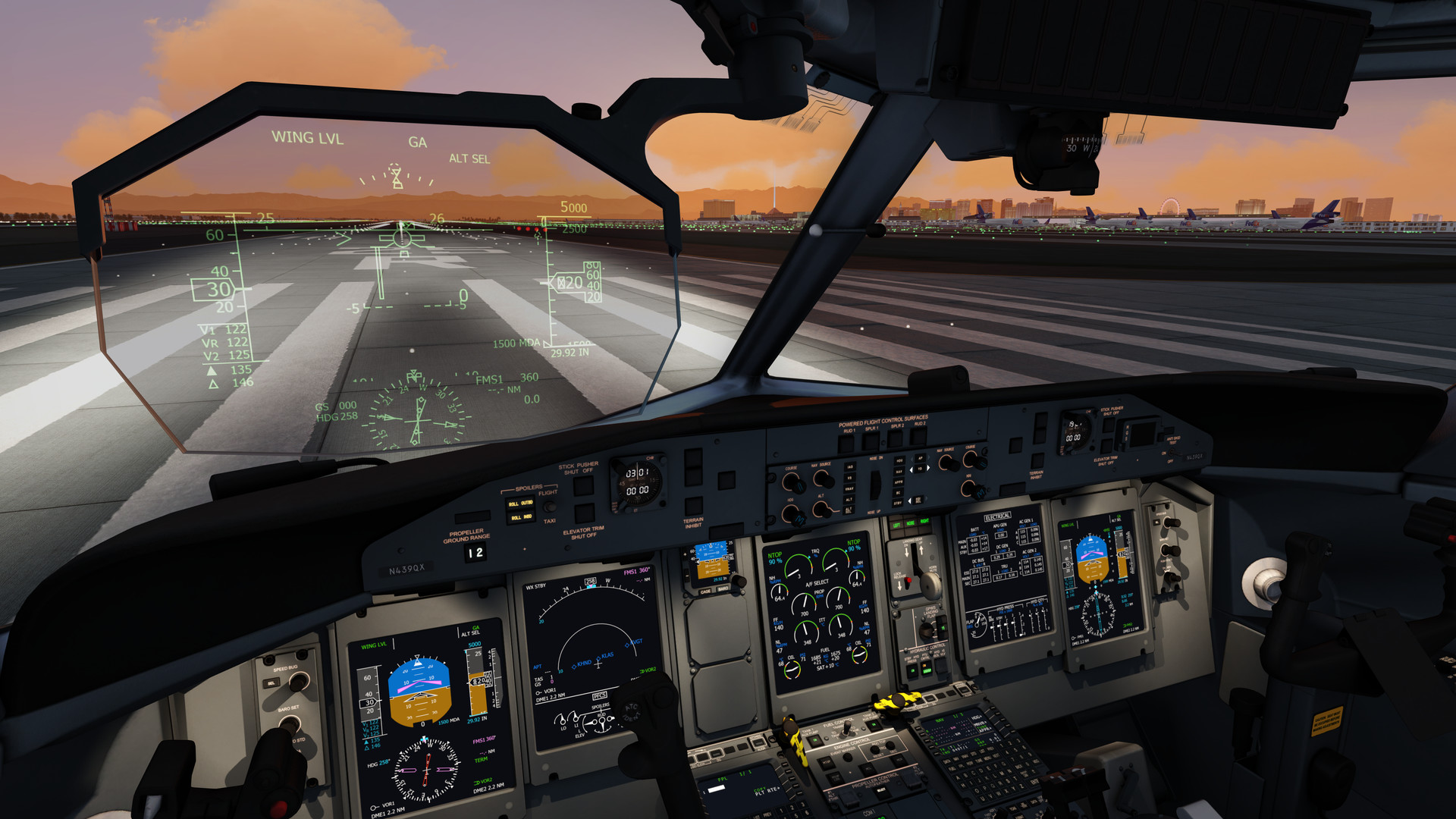Image resolution: width=1456 pixels, height=819 pixels.
Task: Engage the AP autopilot button
Action: tap(919, 458)
